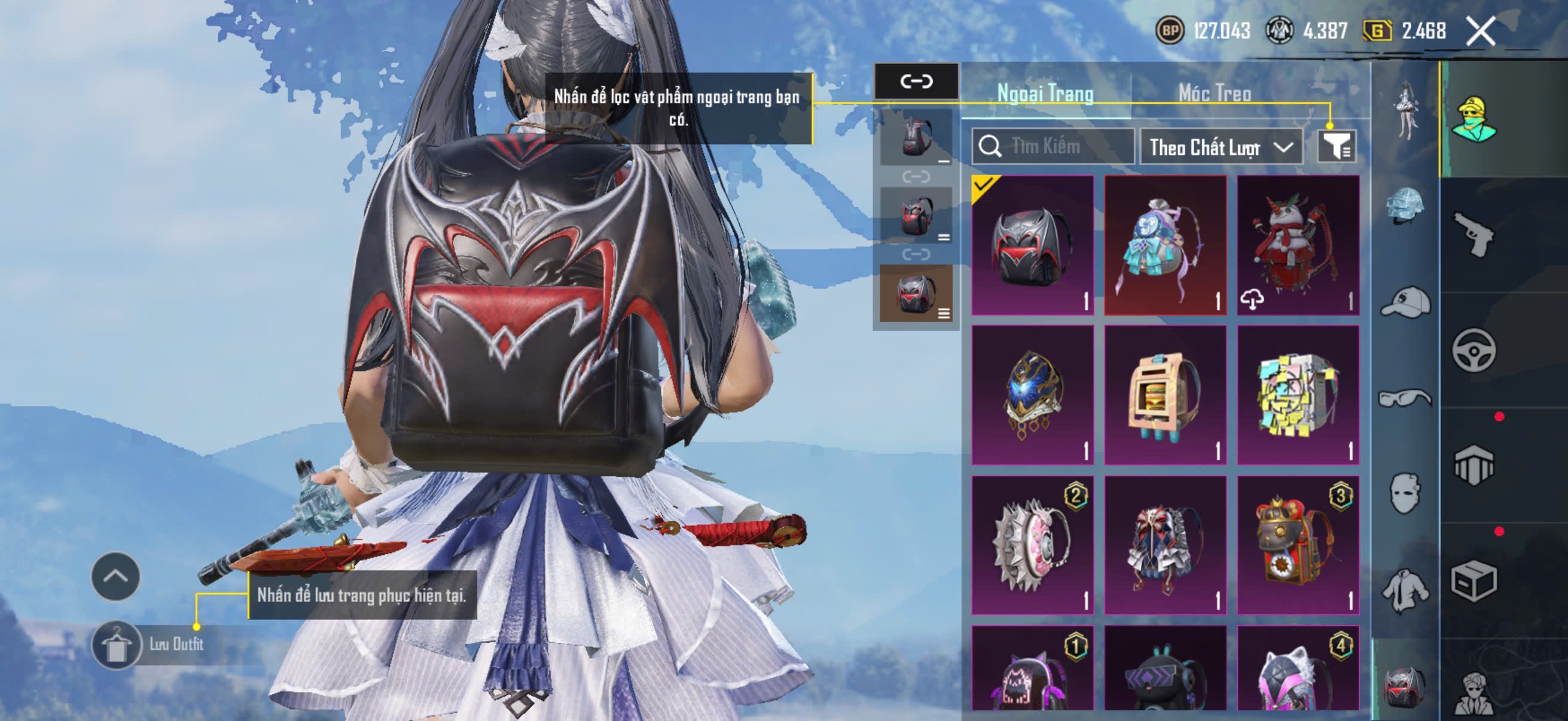The image size is (1568, 721).
Task: Save the current look with Lưu Outfit
Action: pos(149,644)
